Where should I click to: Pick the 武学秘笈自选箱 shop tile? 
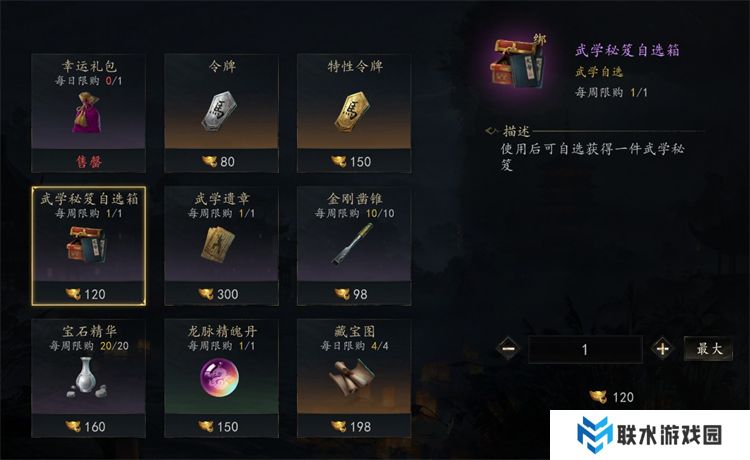click(89, 245)
